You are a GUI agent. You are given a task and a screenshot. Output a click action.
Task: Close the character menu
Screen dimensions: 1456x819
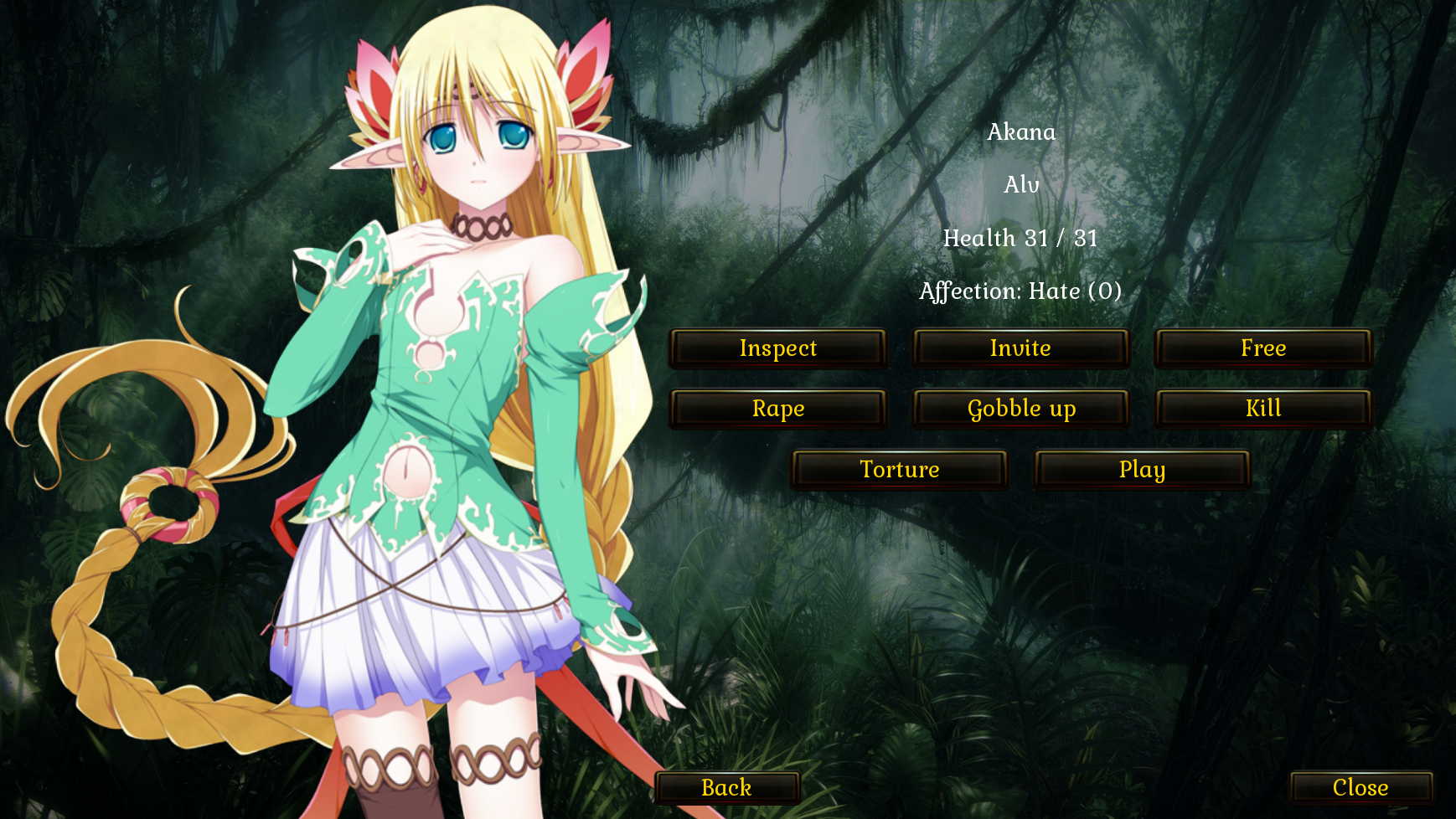1360,788
